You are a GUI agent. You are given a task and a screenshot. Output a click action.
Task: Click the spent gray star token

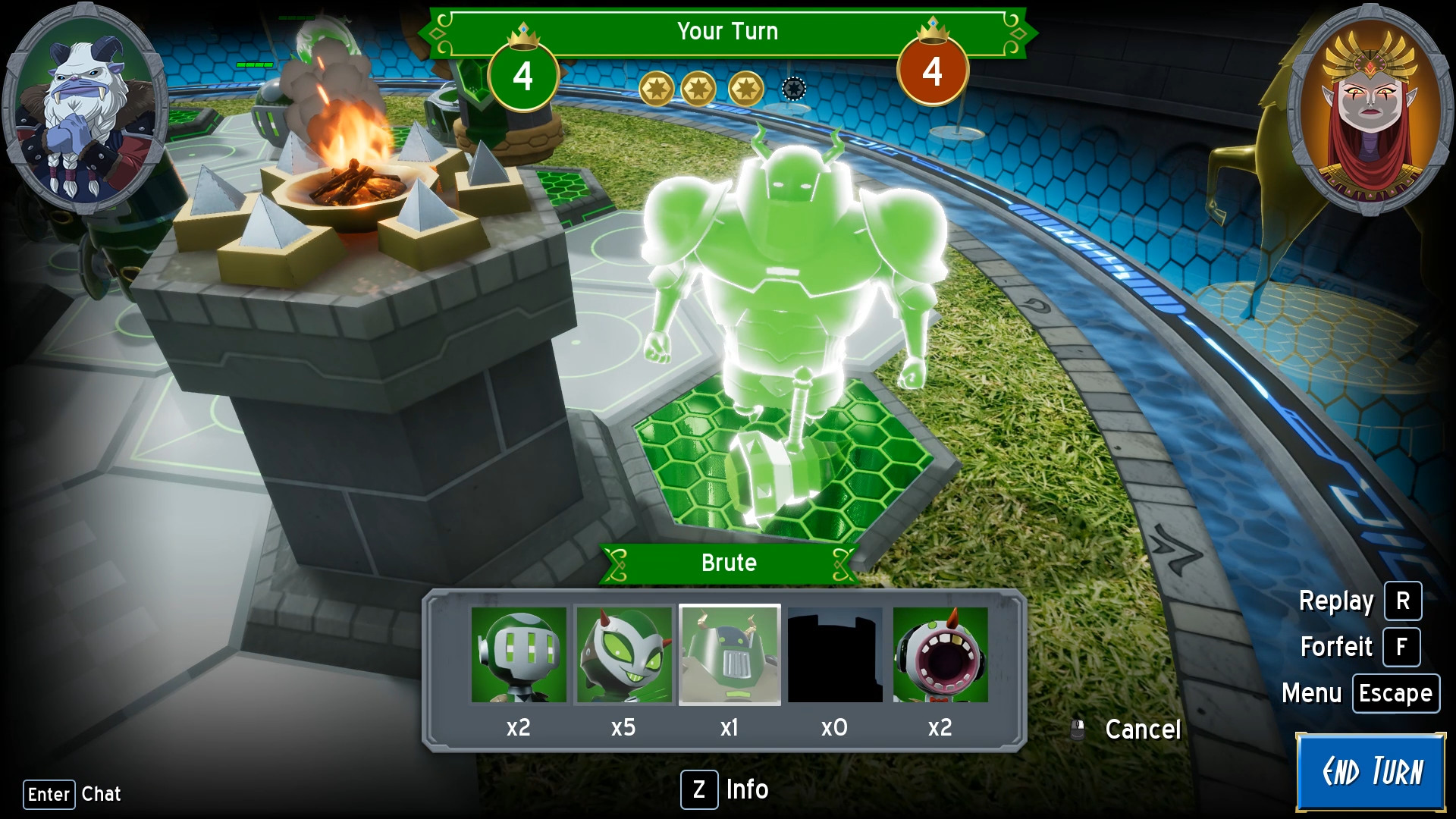[793, 89]
